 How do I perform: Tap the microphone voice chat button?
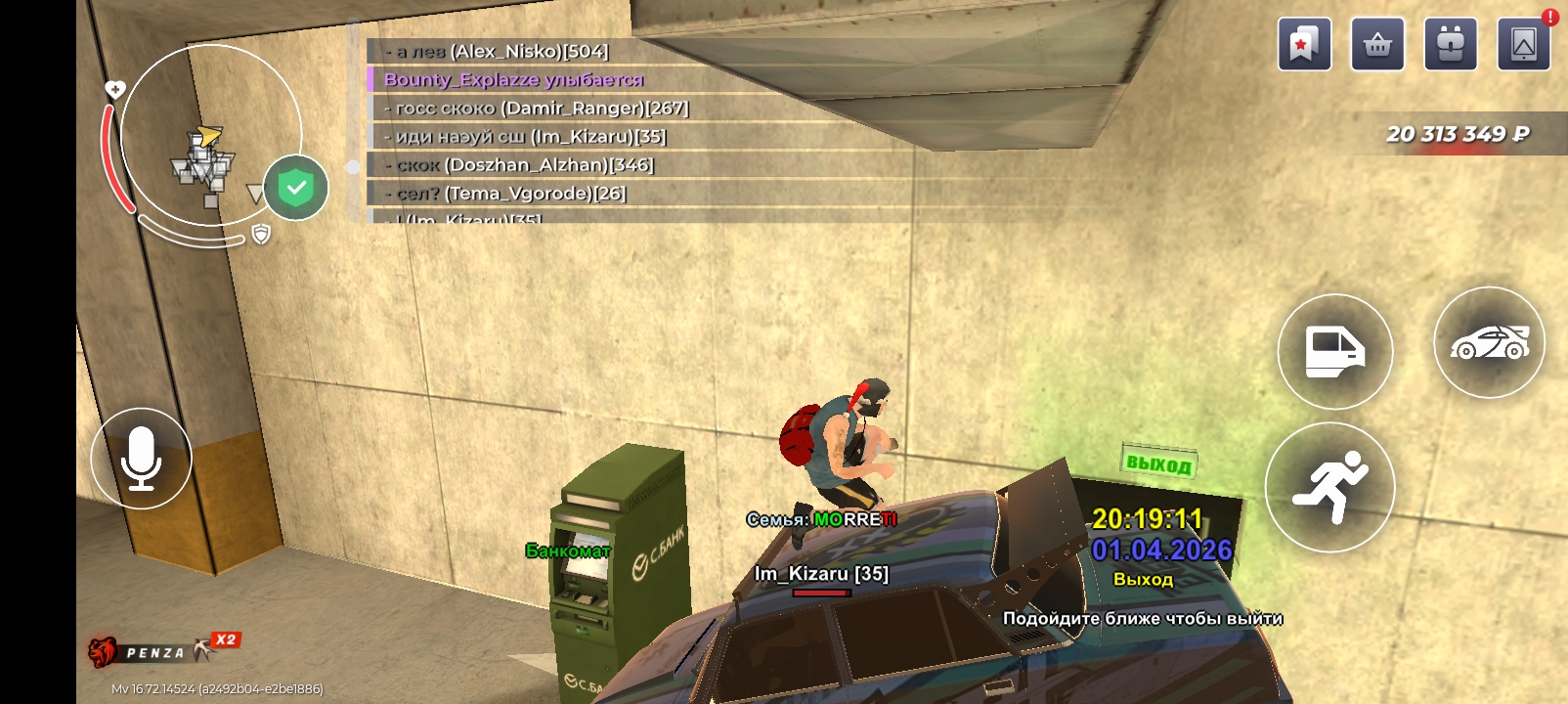point(142,459)
